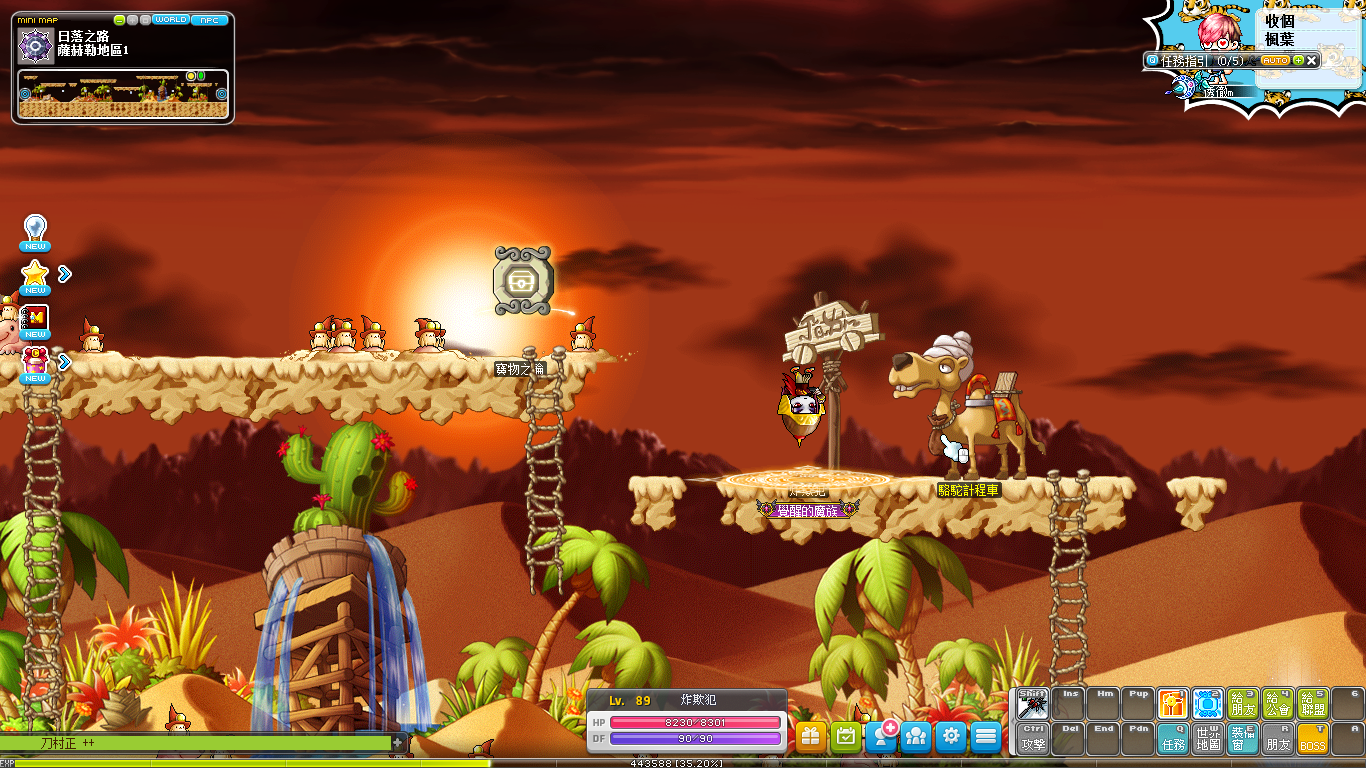Open the character info button with plus badge

(881, 737)
